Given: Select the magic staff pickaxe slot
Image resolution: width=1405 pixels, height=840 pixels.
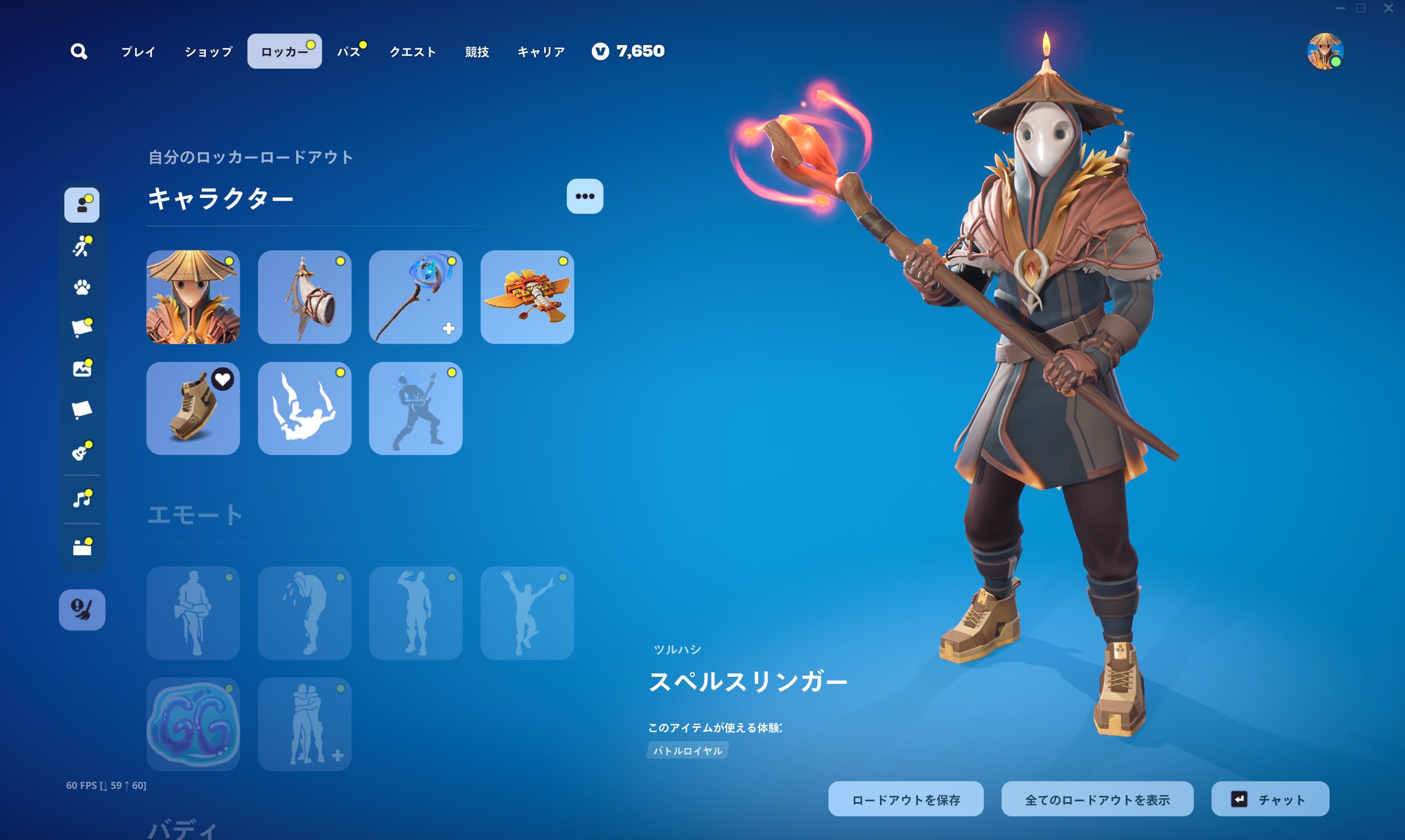Looking at the screenshot, I should click(x=416, y=297).
